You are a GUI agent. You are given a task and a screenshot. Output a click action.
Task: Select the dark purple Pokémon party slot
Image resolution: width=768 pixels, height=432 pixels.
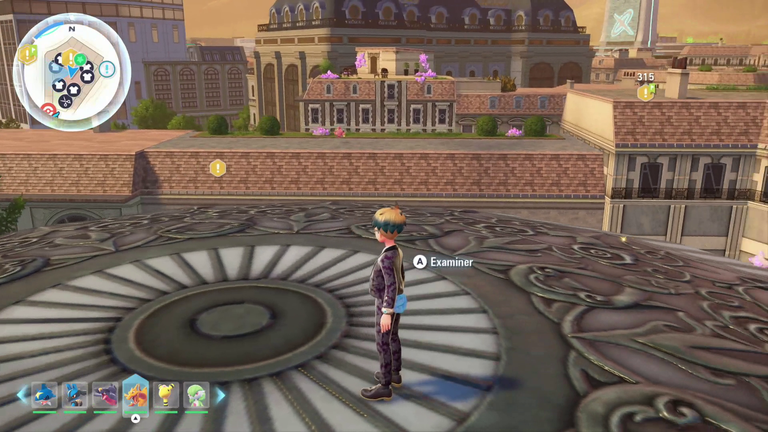tap(105, 395)
